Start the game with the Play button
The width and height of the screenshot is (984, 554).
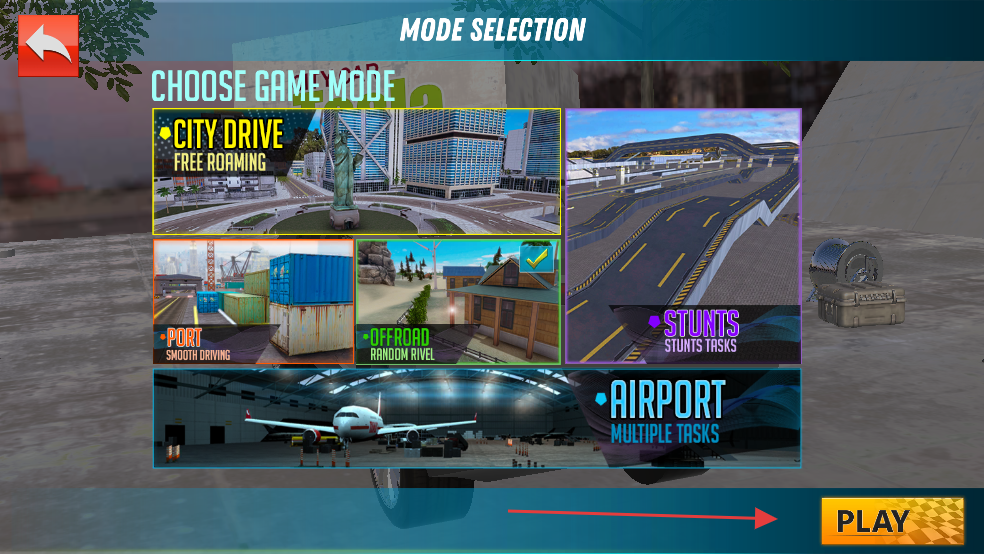coord(892,520)
